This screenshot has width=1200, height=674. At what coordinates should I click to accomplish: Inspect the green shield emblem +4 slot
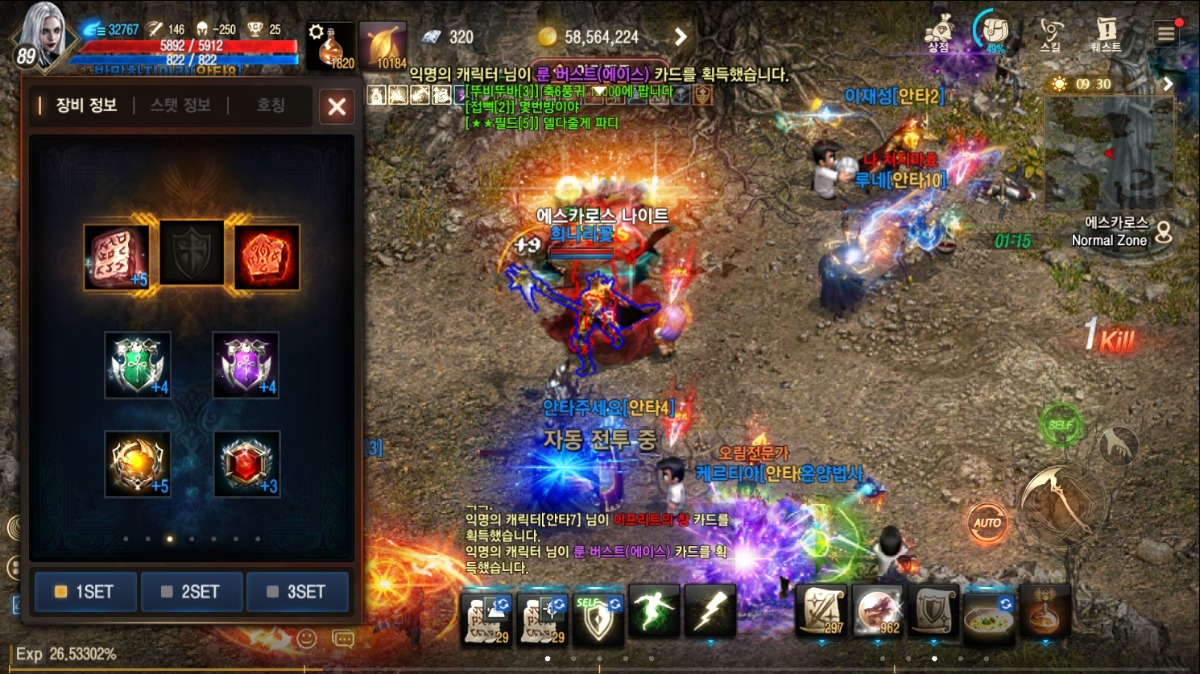138,365
